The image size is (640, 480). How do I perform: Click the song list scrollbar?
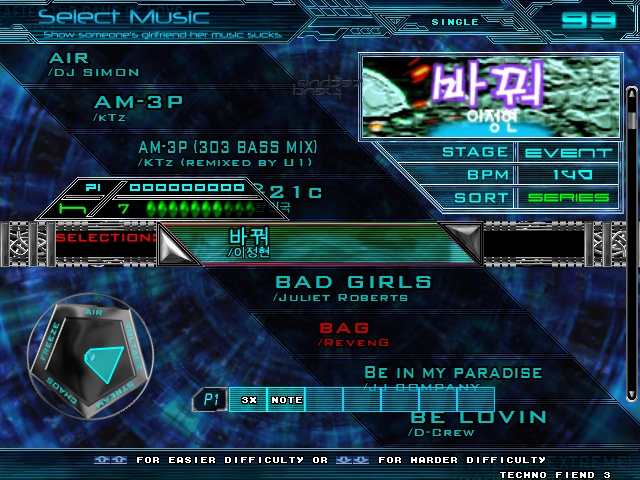pyautogui.click(x=631, y=250)
